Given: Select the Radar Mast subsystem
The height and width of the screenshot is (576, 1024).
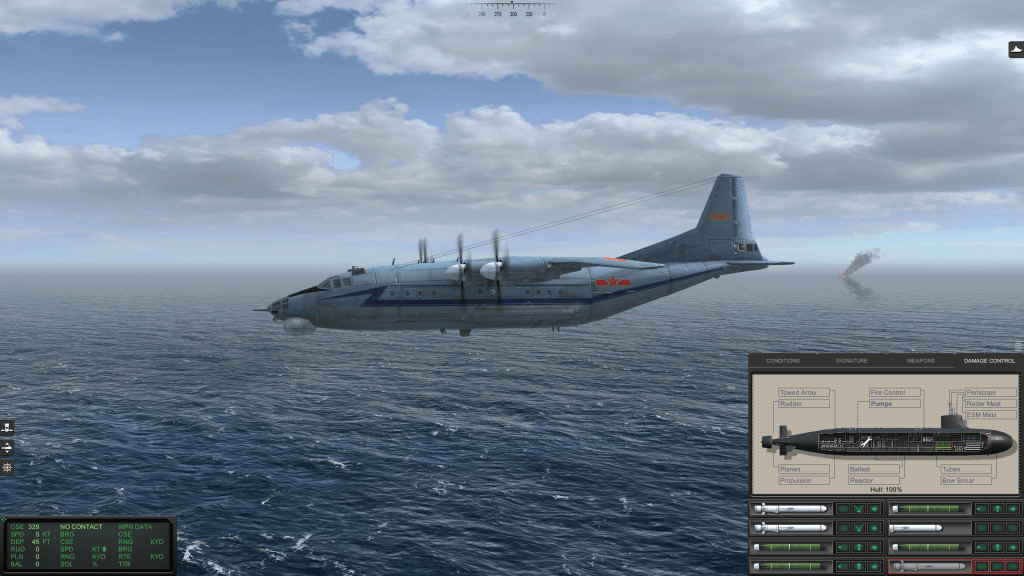Looking at the screenshot, I should pyautogui.click(x=984, y=404).
